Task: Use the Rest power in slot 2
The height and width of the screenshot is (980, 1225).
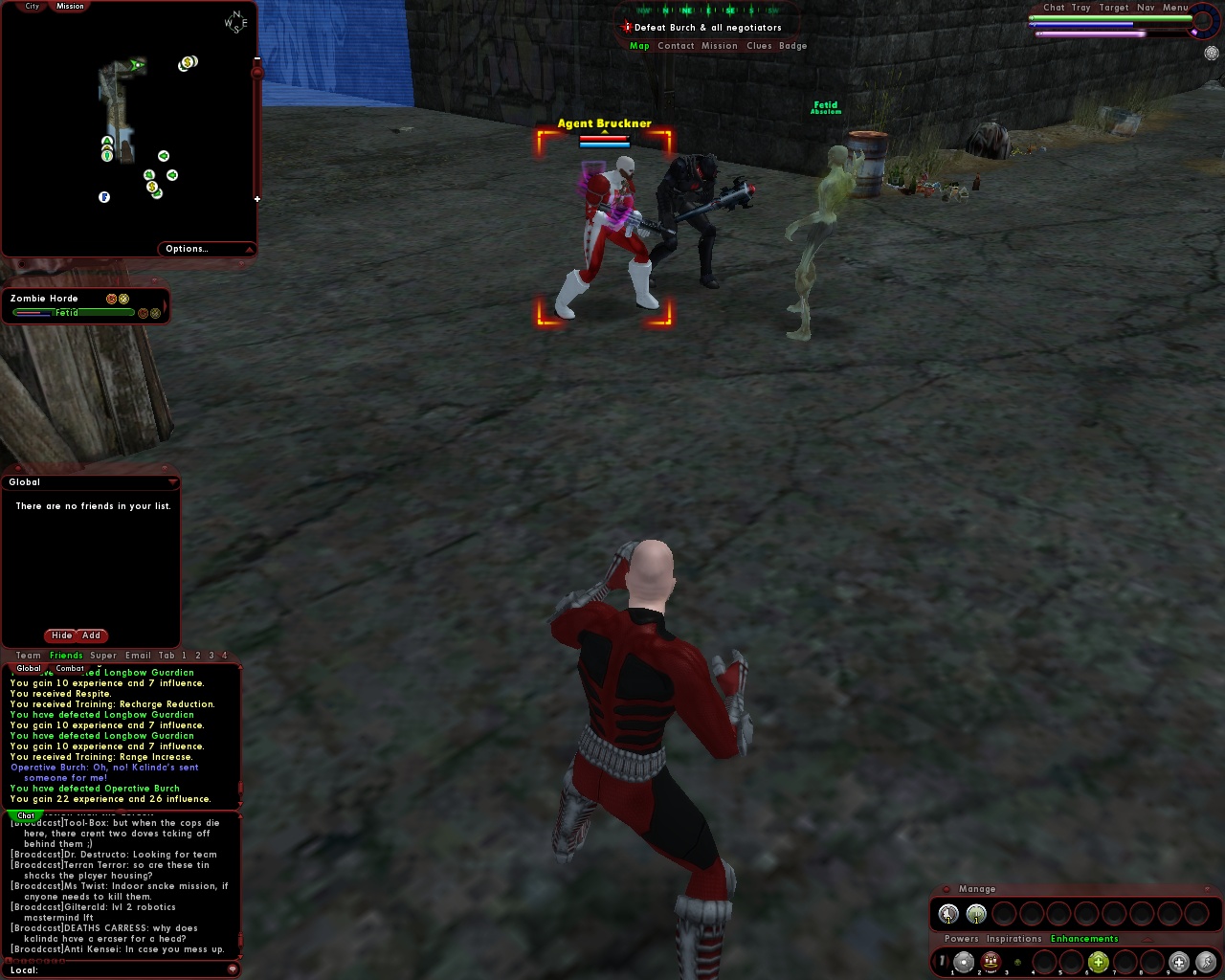Action: [x=989, y=962]
